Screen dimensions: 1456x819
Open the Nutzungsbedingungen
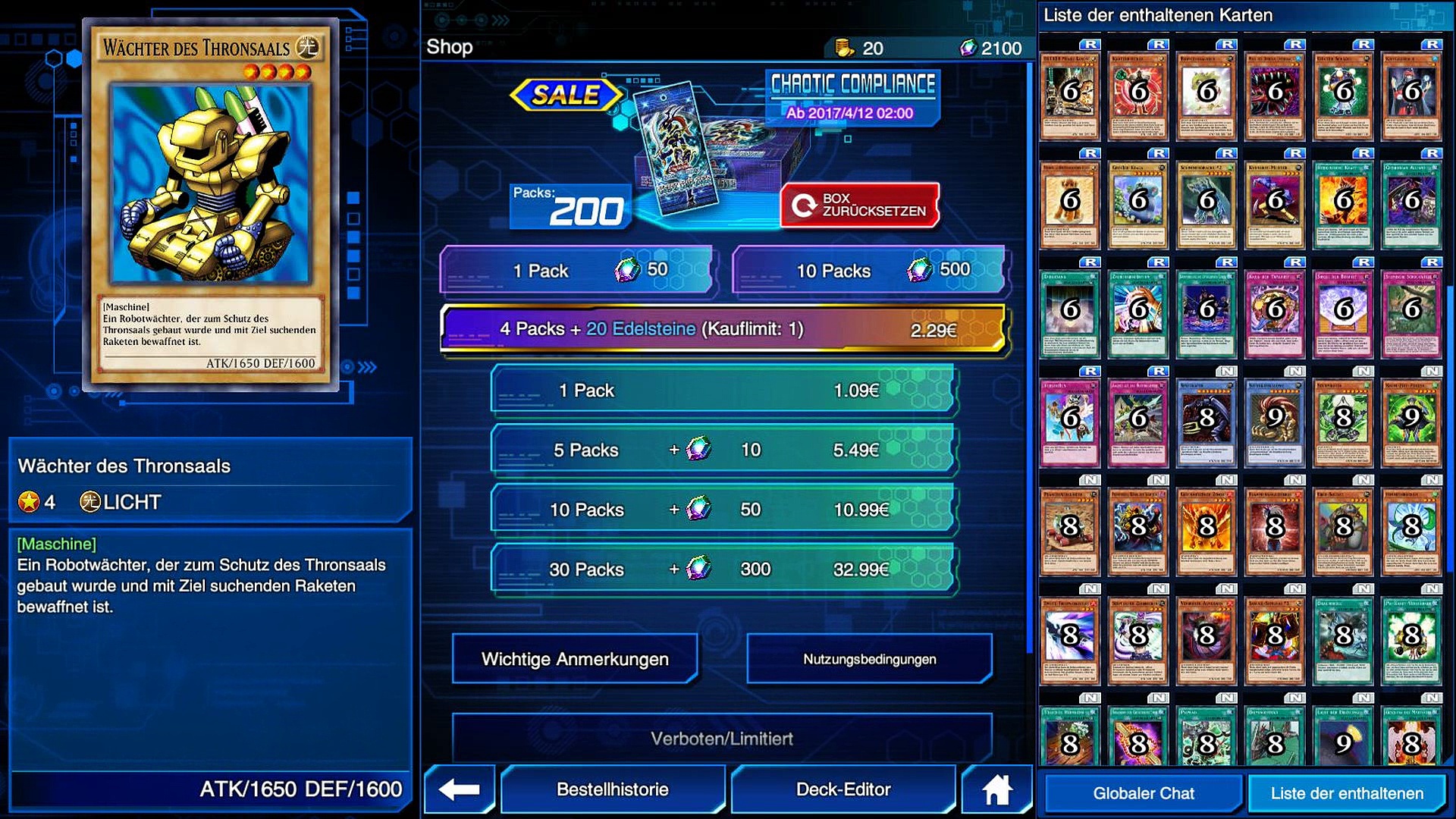pos(869,659)
